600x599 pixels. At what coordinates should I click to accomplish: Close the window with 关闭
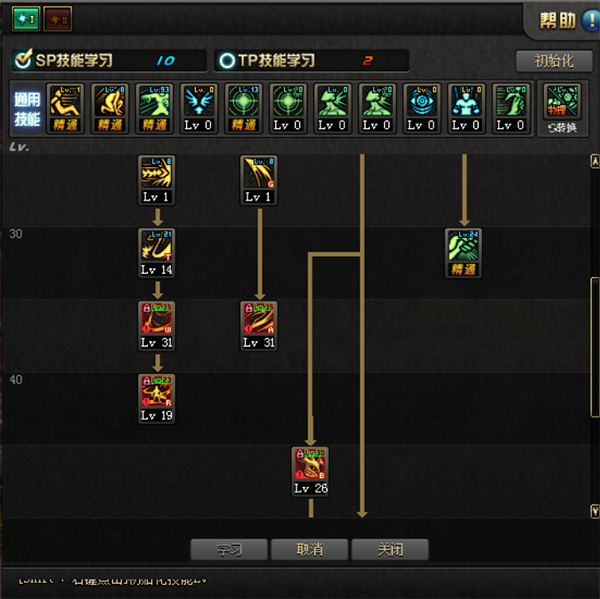pos(389,550)
